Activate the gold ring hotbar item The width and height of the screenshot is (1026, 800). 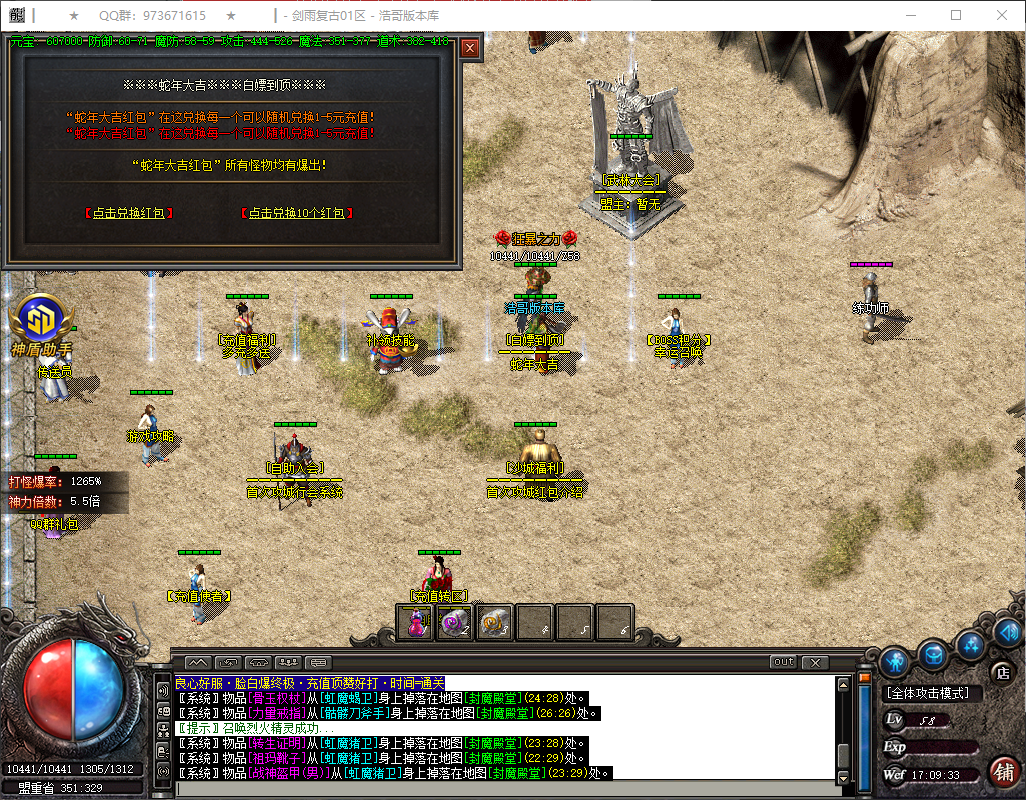495,622
